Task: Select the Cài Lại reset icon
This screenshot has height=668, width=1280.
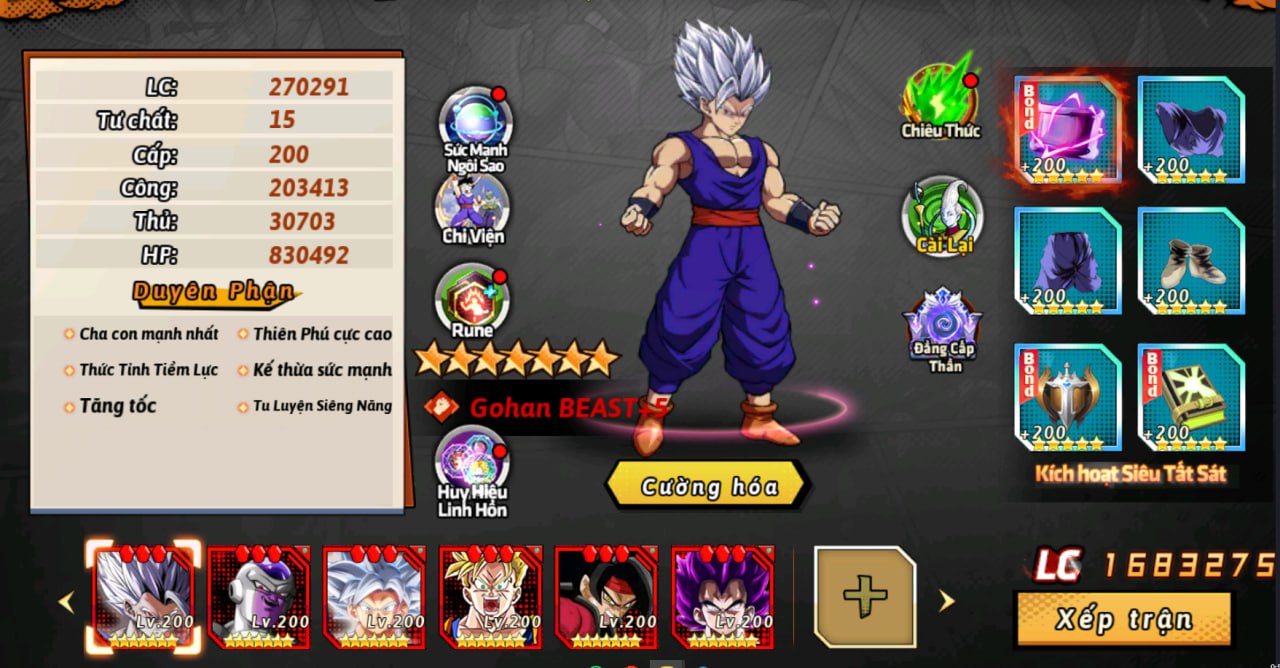Action: (x=942, y=213)
